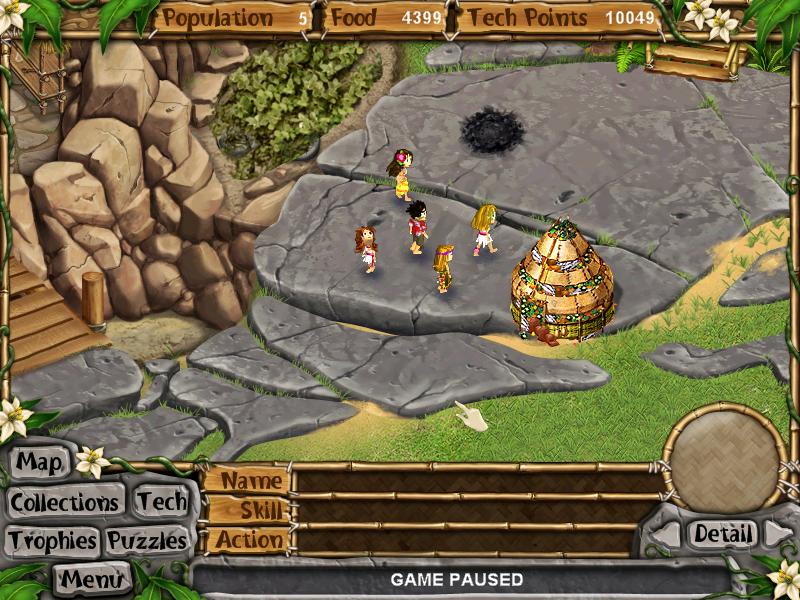Show villager Detail screen
This screenshot has width=800, height=600.
pyautogui.click(x=722, y=534)
